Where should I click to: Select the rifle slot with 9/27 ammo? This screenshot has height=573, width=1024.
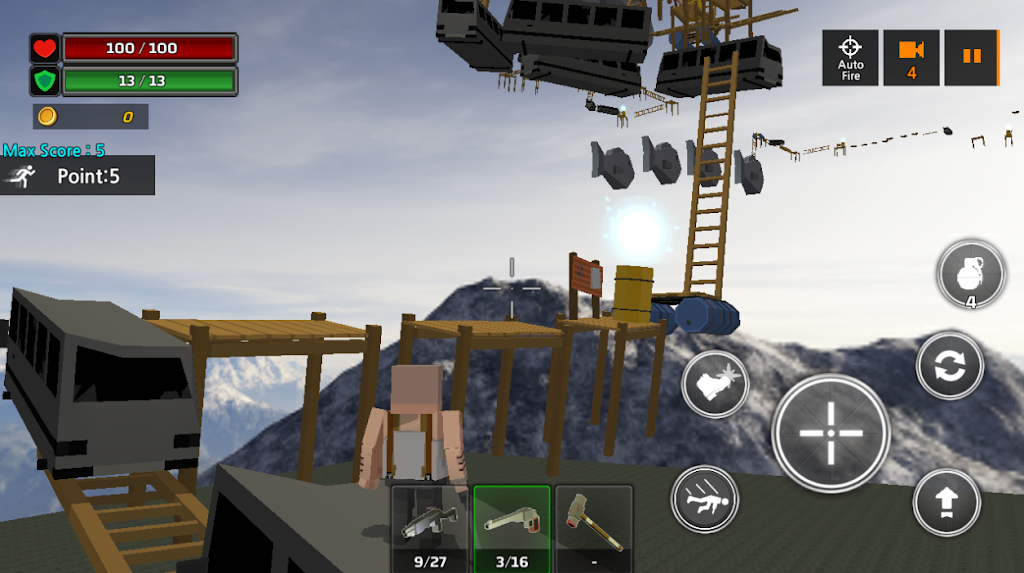pos(429,527)
